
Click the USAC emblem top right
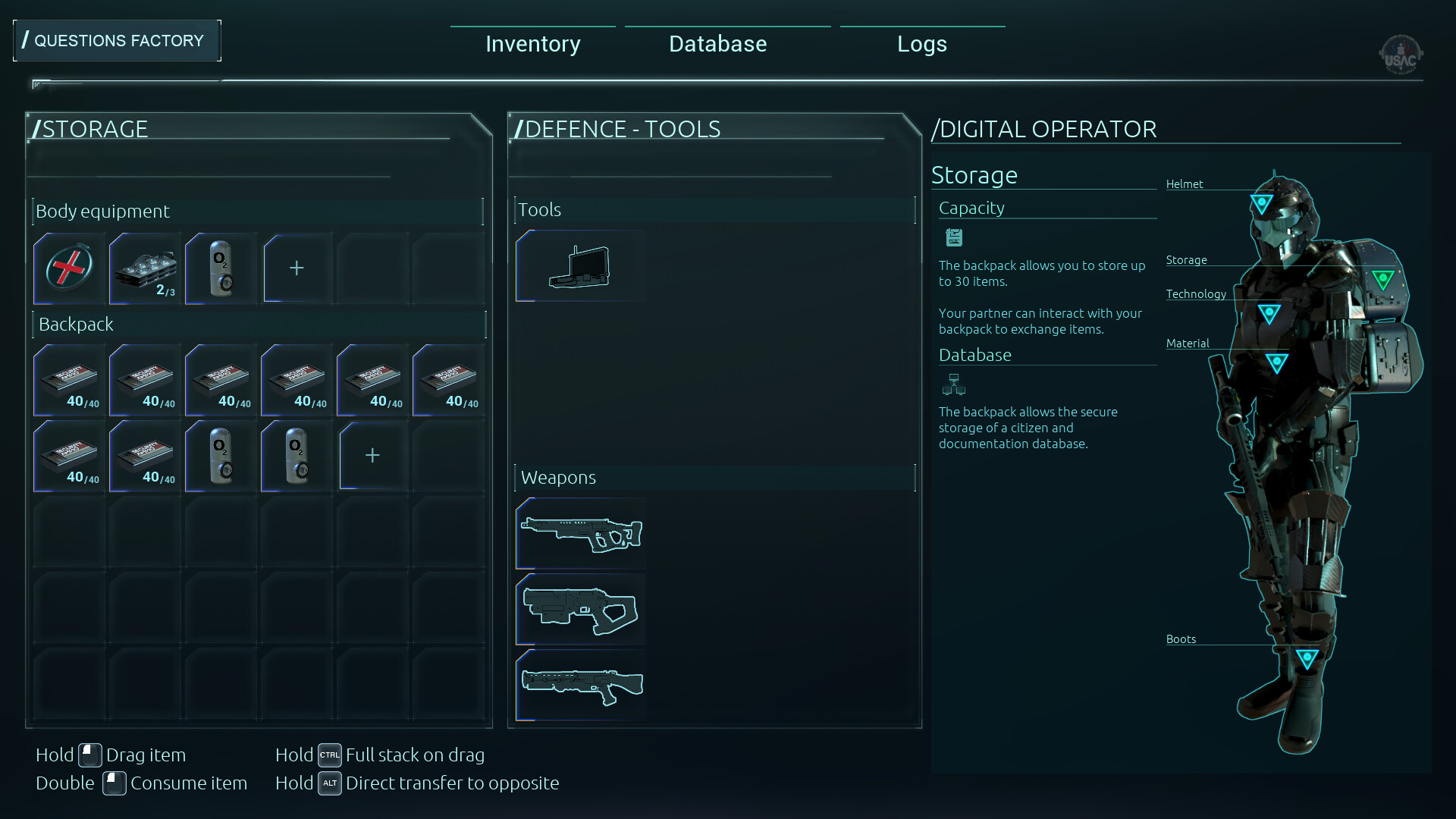[1401, 55]
